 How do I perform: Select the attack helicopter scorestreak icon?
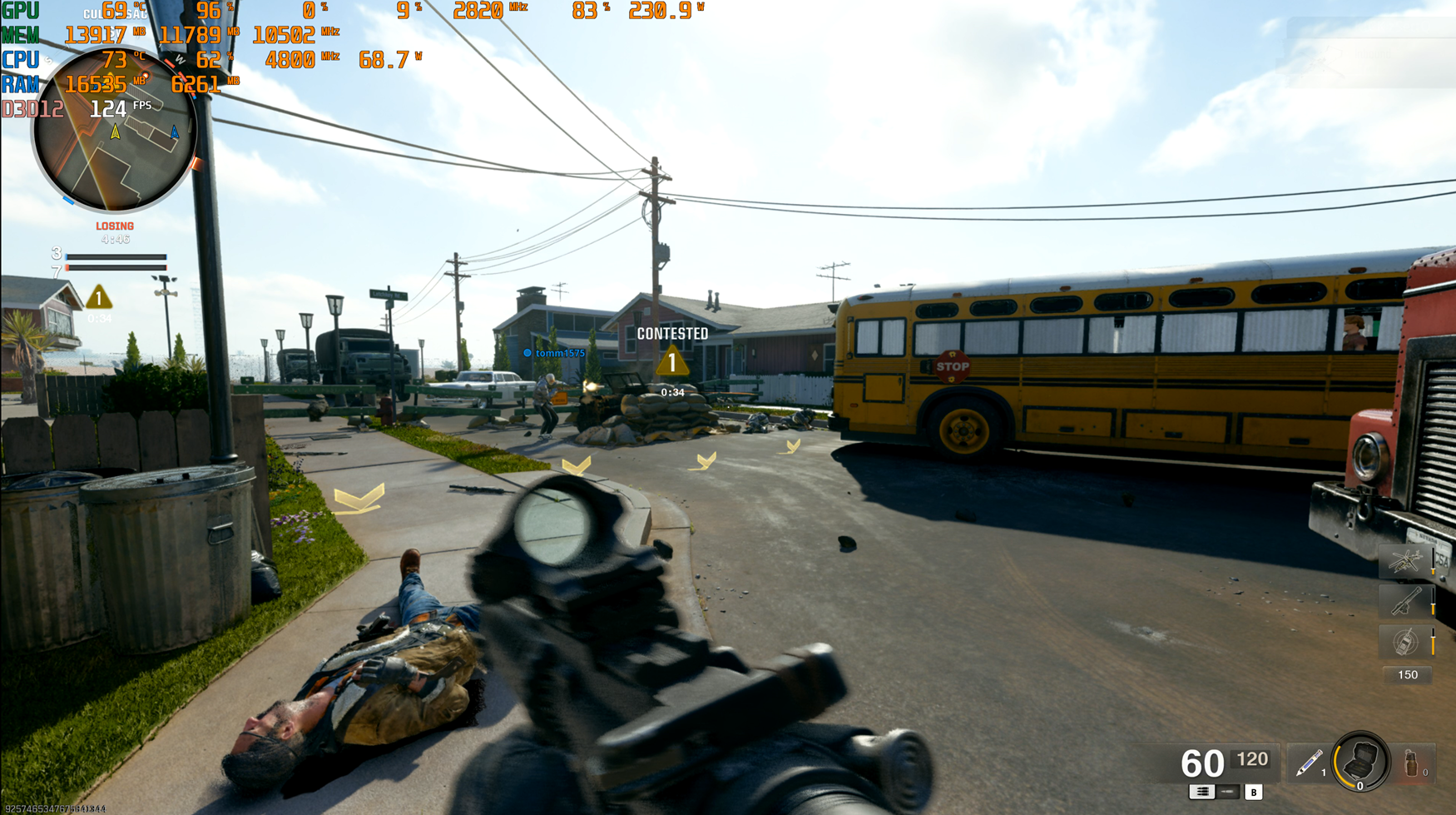tap(1405, 562)
